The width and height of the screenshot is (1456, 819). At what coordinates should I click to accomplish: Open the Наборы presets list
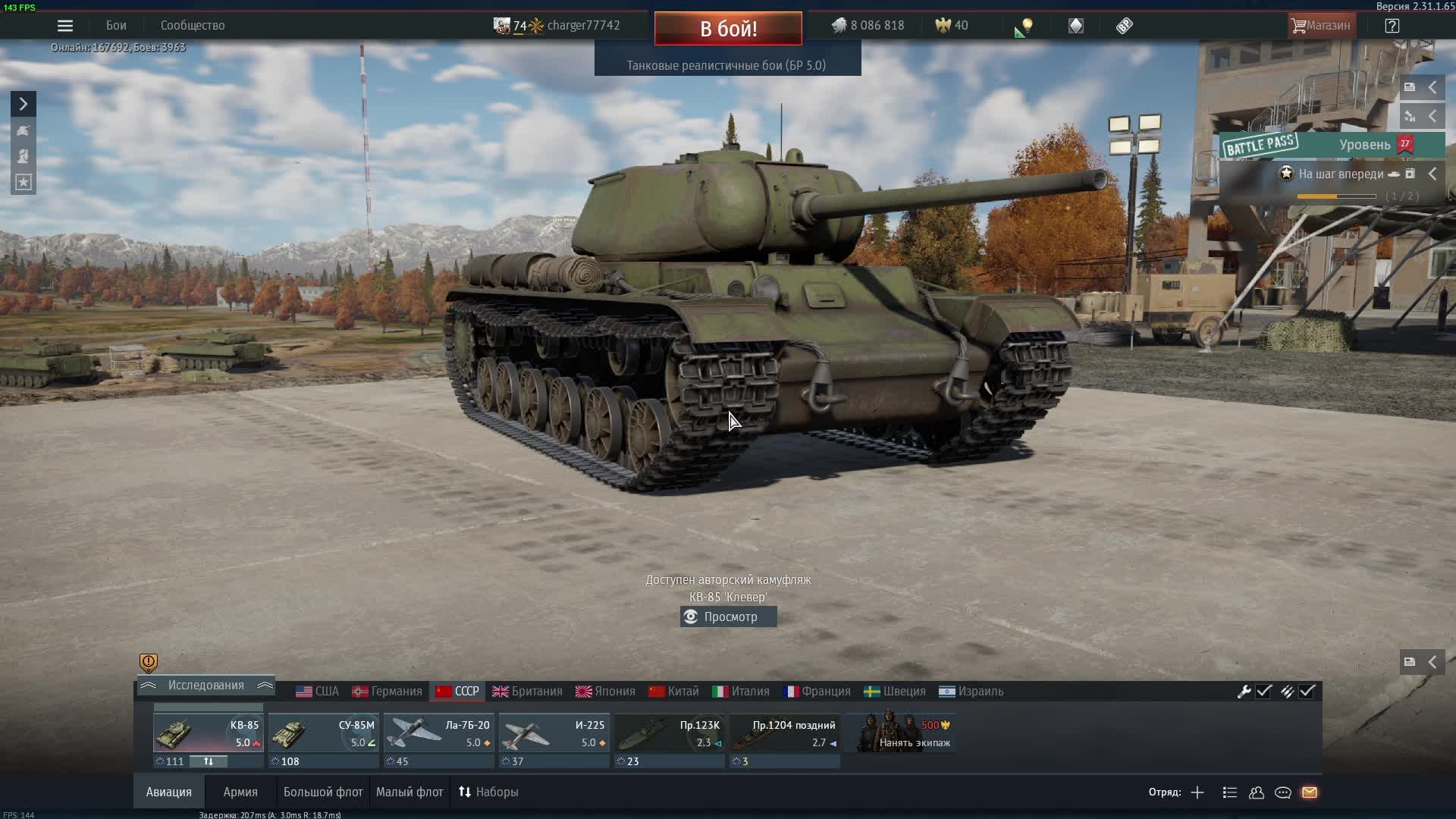tap(488, 792)
